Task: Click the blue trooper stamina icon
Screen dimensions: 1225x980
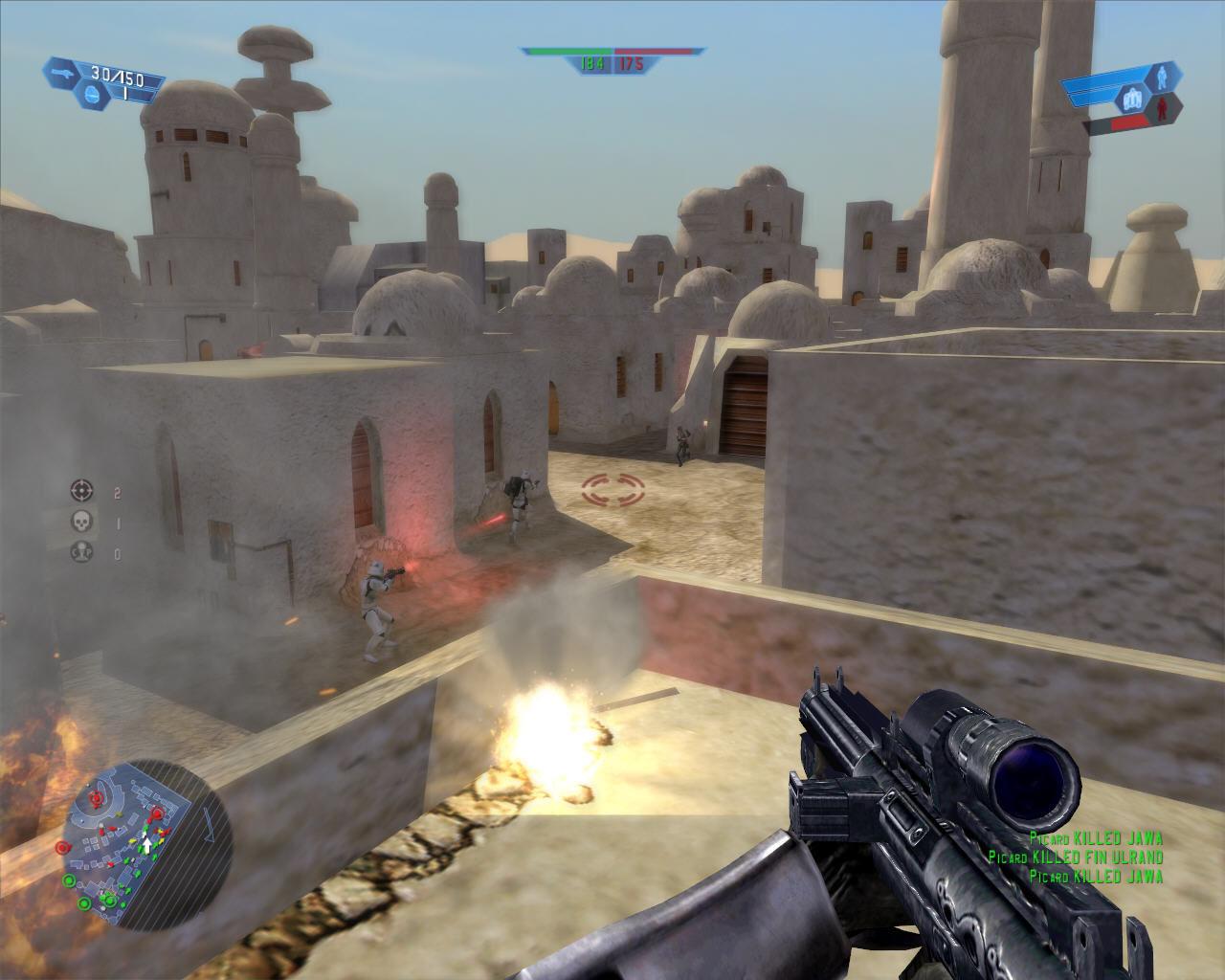Action: (1133, 96)
